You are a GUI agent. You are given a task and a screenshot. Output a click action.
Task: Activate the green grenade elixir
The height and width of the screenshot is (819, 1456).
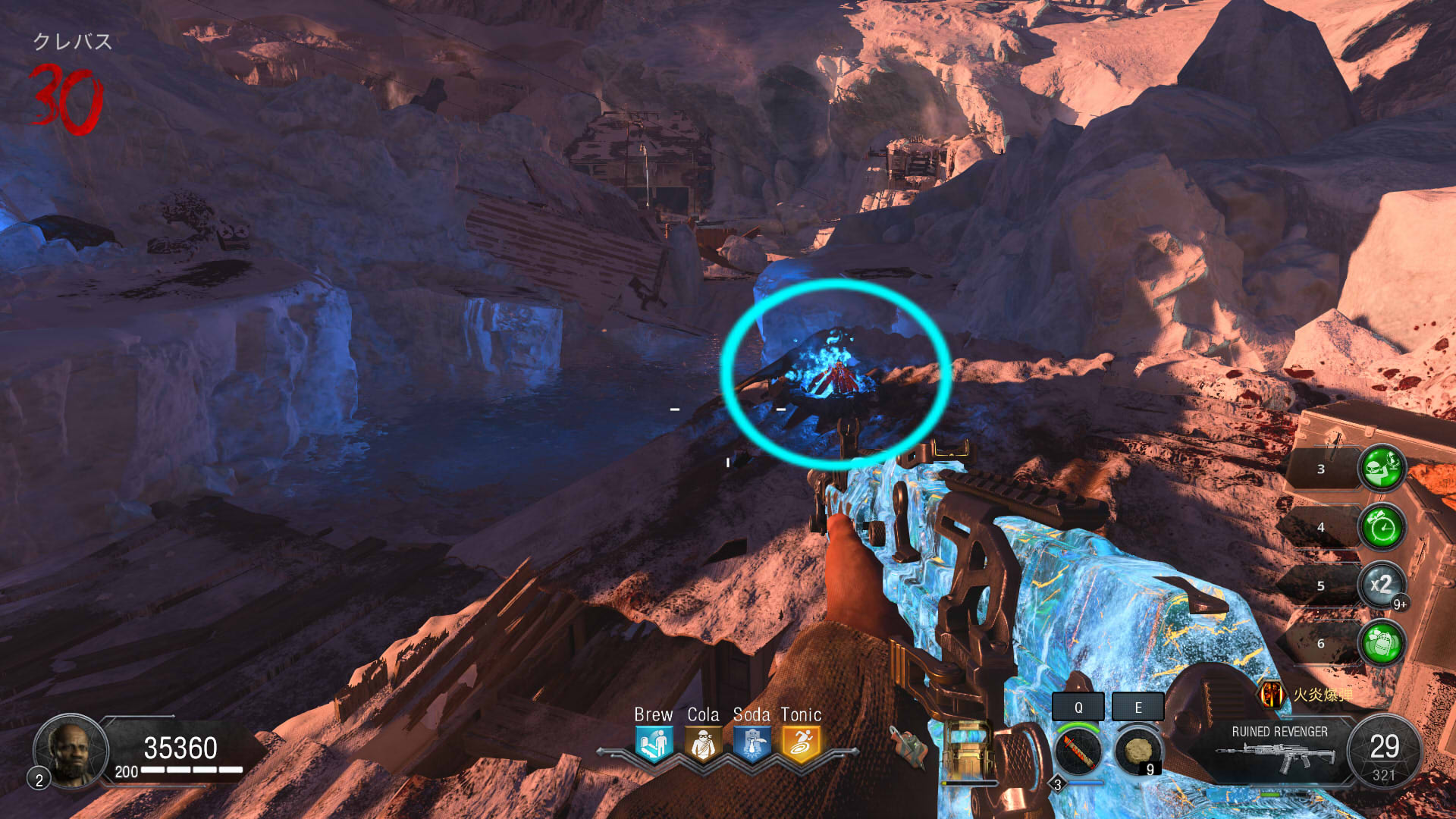pyautogui.click(x=1382, y=643)
